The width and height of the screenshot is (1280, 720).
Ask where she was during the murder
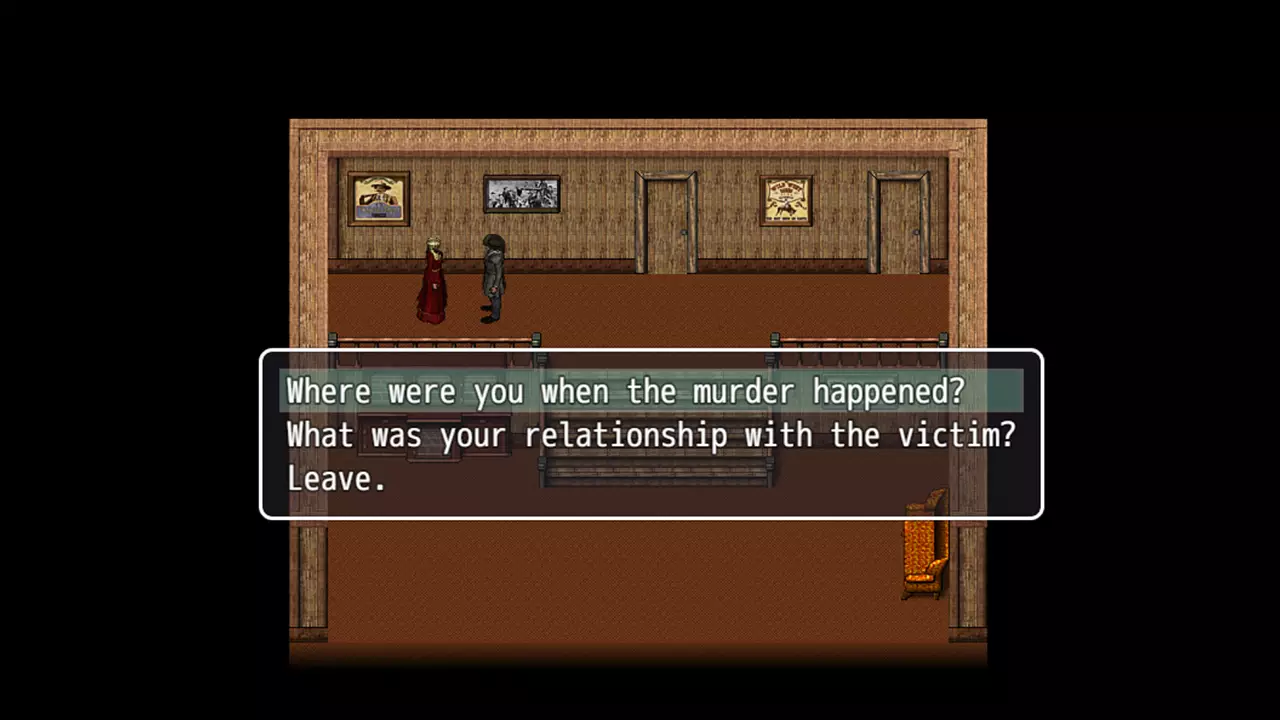pos(625,391)
